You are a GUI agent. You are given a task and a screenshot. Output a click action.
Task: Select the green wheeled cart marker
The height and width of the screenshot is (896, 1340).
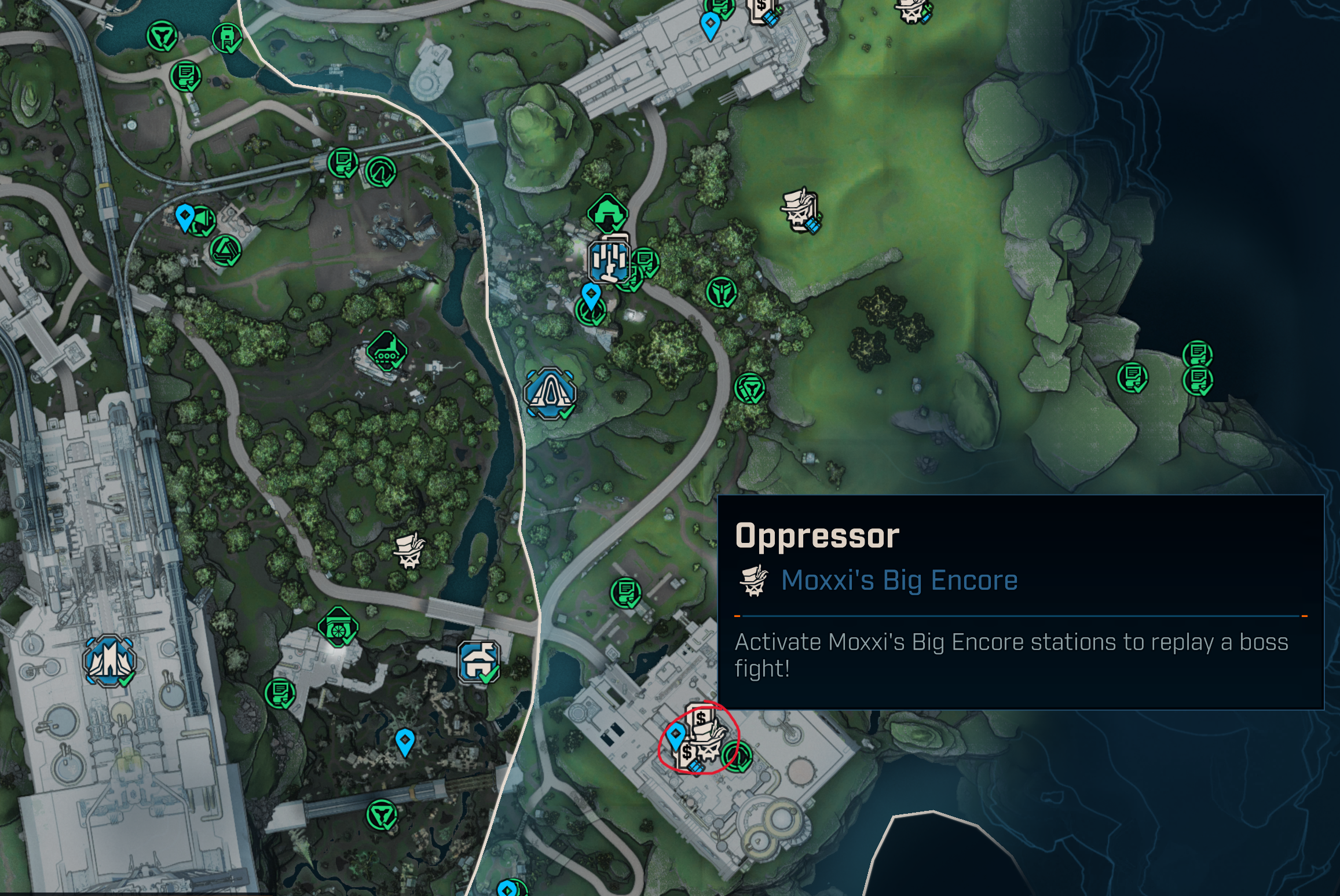pos(338,627)
